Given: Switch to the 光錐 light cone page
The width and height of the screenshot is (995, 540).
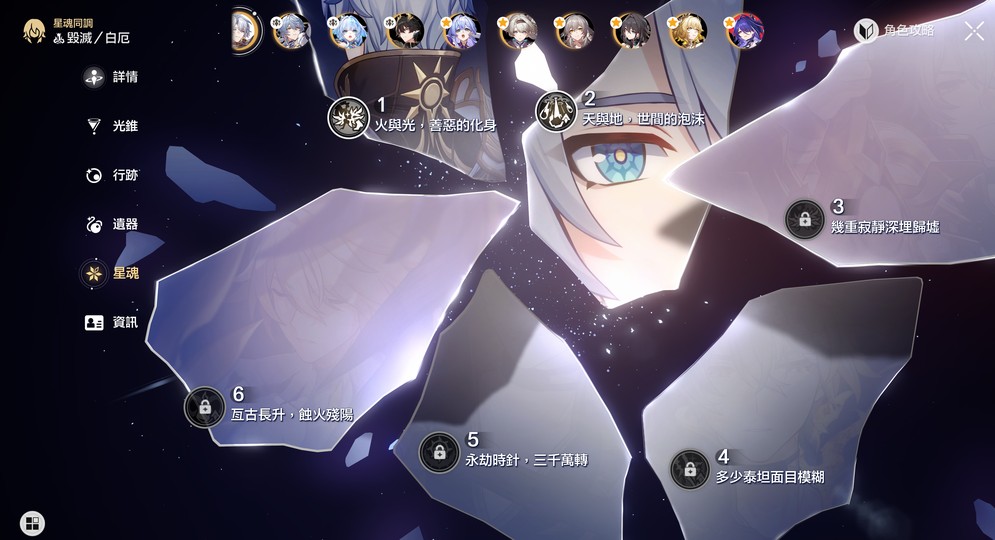Looking at the screenshot, I should click(x=111, y=126).
